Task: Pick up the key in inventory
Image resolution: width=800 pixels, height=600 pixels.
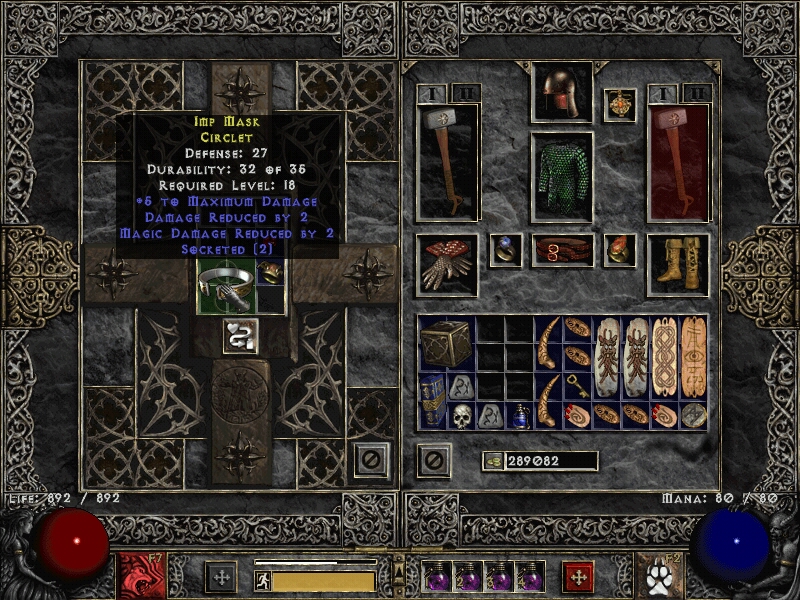Action: (577, 386)
